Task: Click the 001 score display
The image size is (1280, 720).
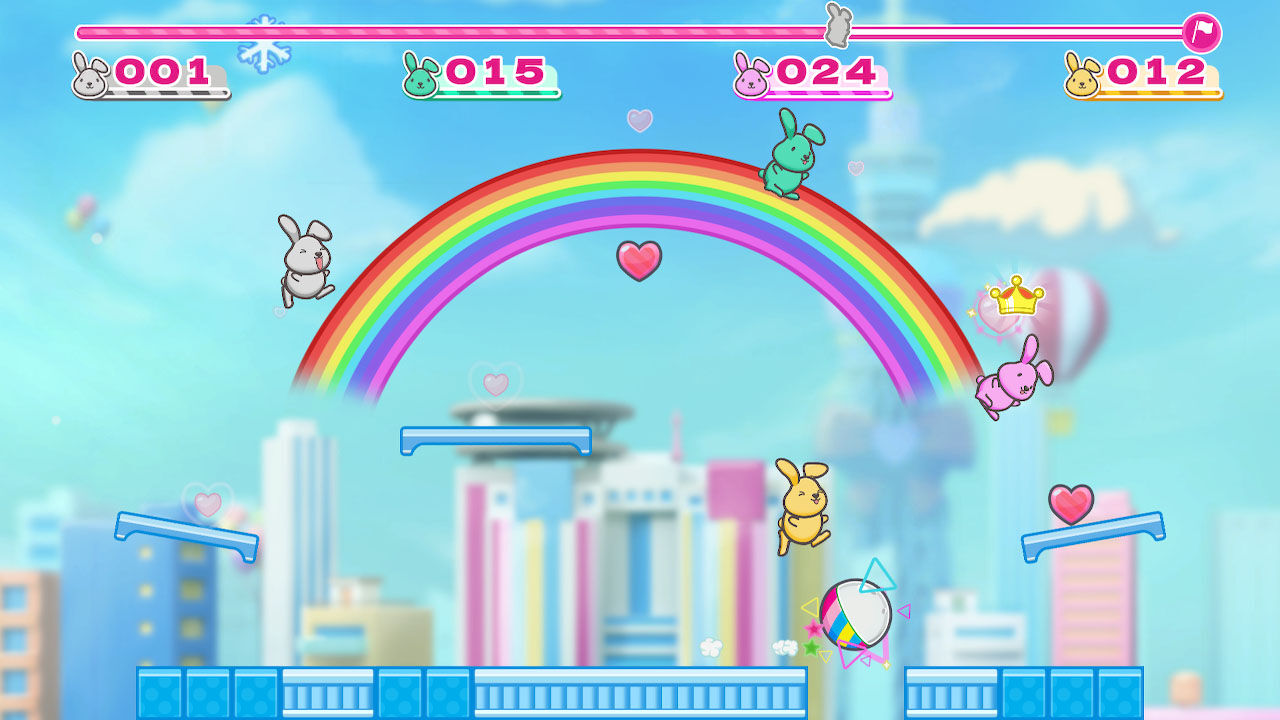Action: pyautogui.click(x=160, y=70)
